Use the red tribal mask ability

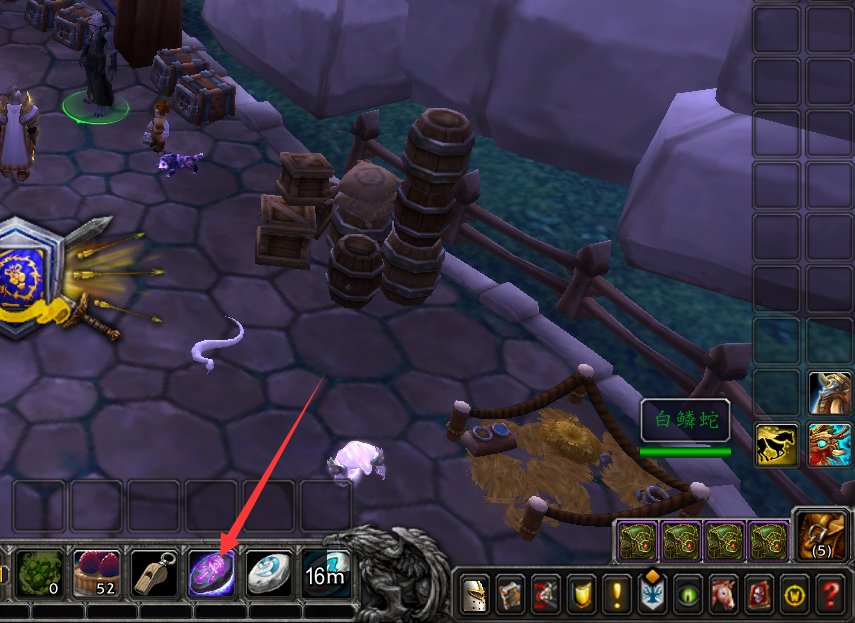pyautogui.click(x=830, y=444)
